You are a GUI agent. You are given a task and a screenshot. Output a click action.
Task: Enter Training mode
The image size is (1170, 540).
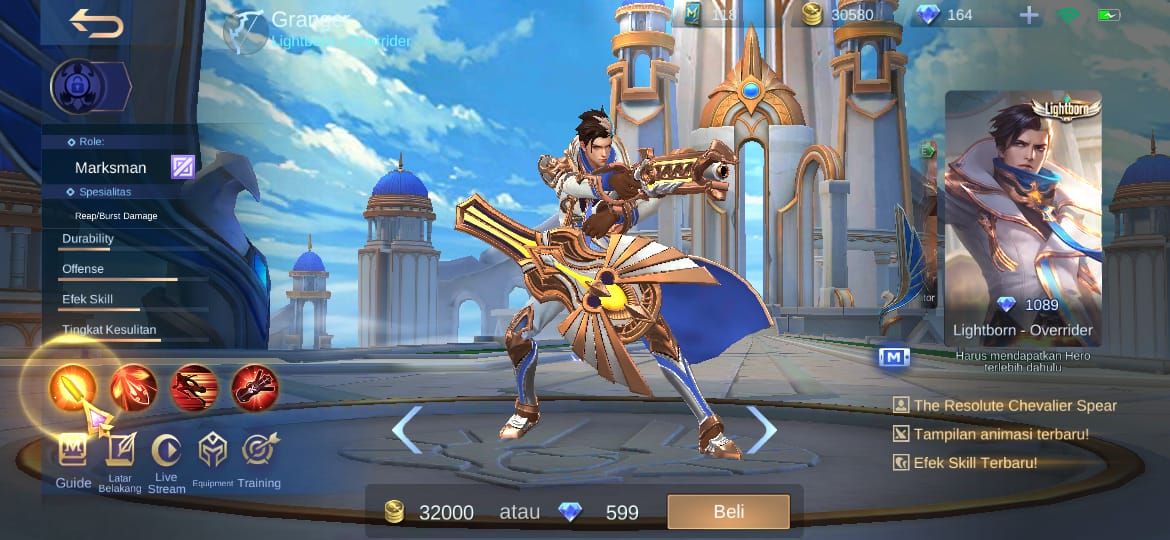tap(259, 460)
